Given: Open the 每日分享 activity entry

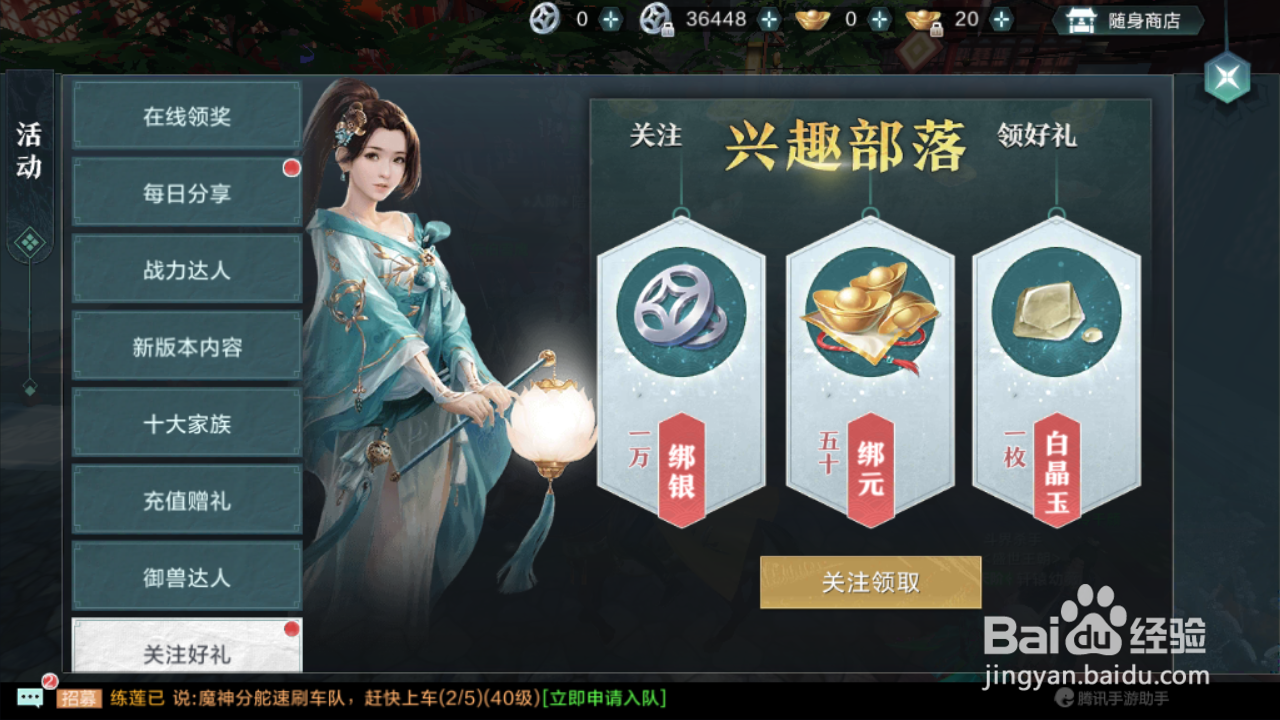Looking at the screenshot, I should click(x=186, y=192).
